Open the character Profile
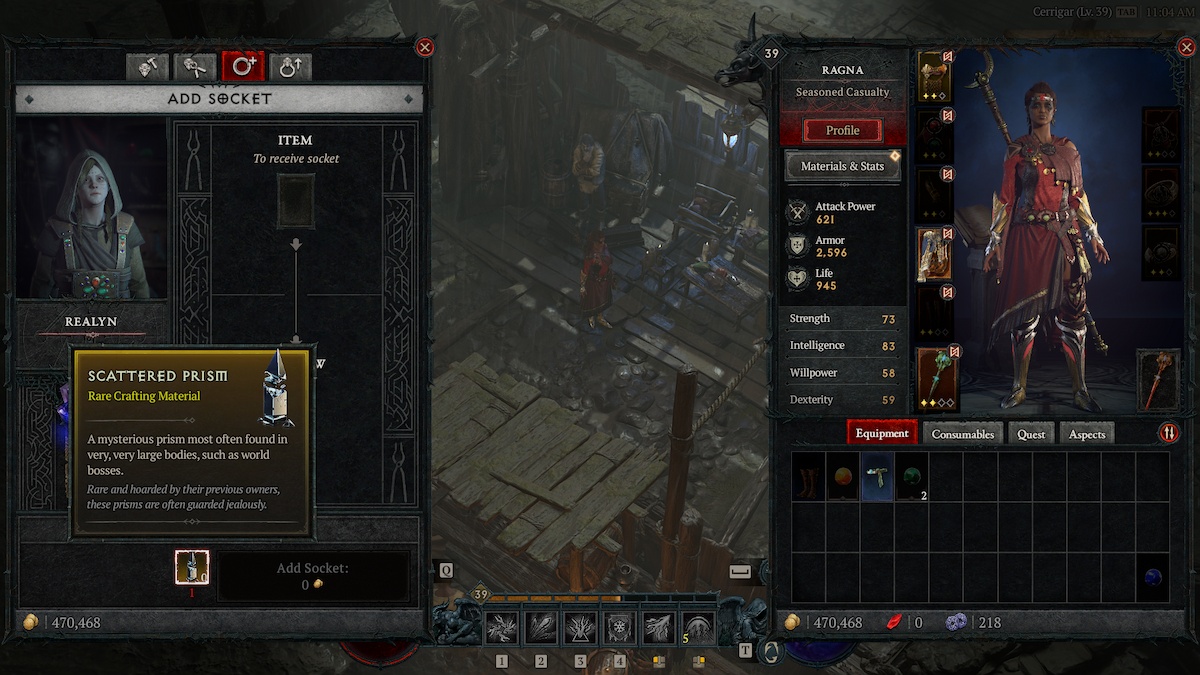Screen dimensions: 1200x675 point(843,130)
